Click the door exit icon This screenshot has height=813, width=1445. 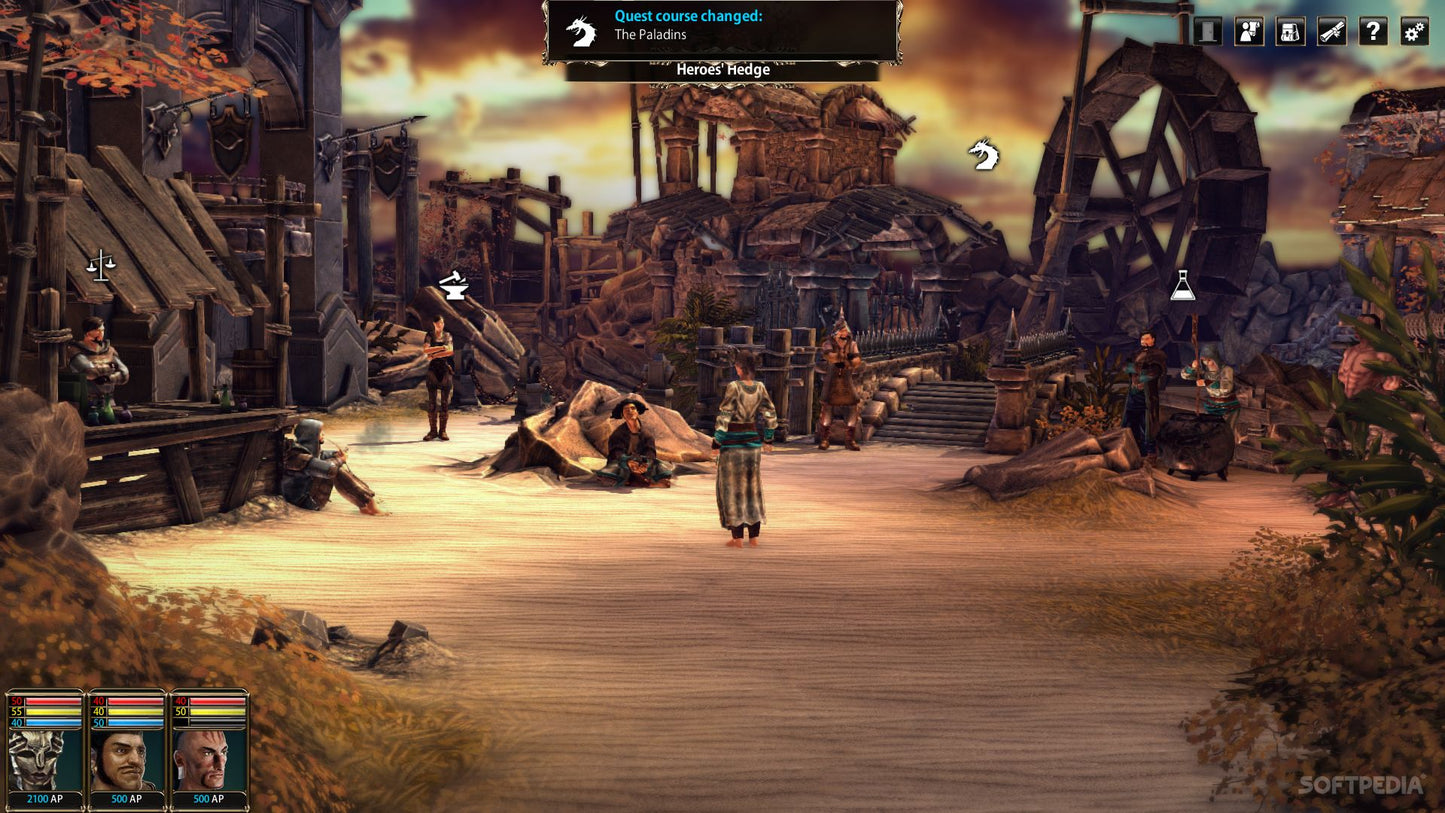1208,31
